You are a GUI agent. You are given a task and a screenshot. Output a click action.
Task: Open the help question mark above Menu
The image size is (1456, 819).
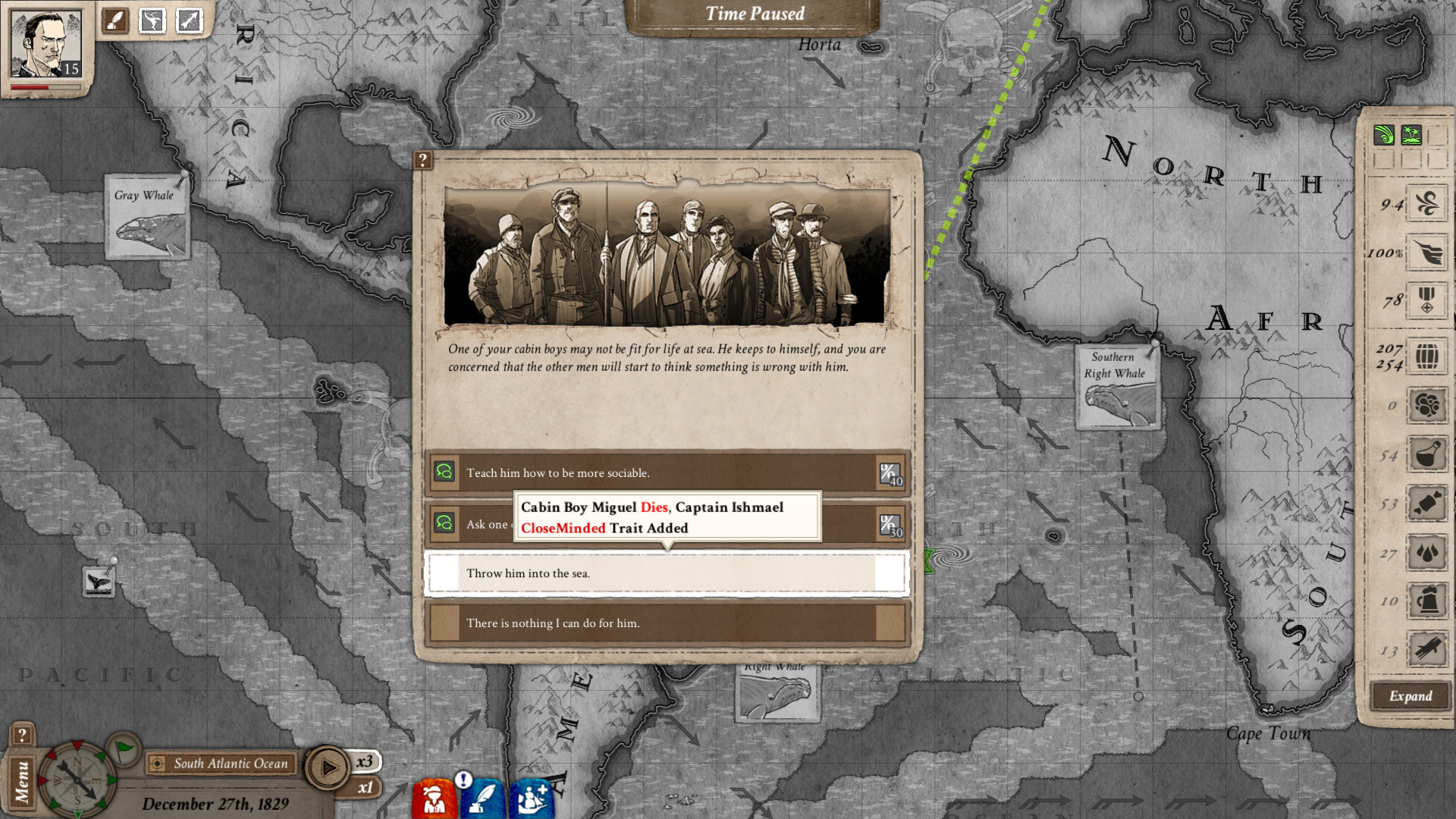[x=22, y=735]
